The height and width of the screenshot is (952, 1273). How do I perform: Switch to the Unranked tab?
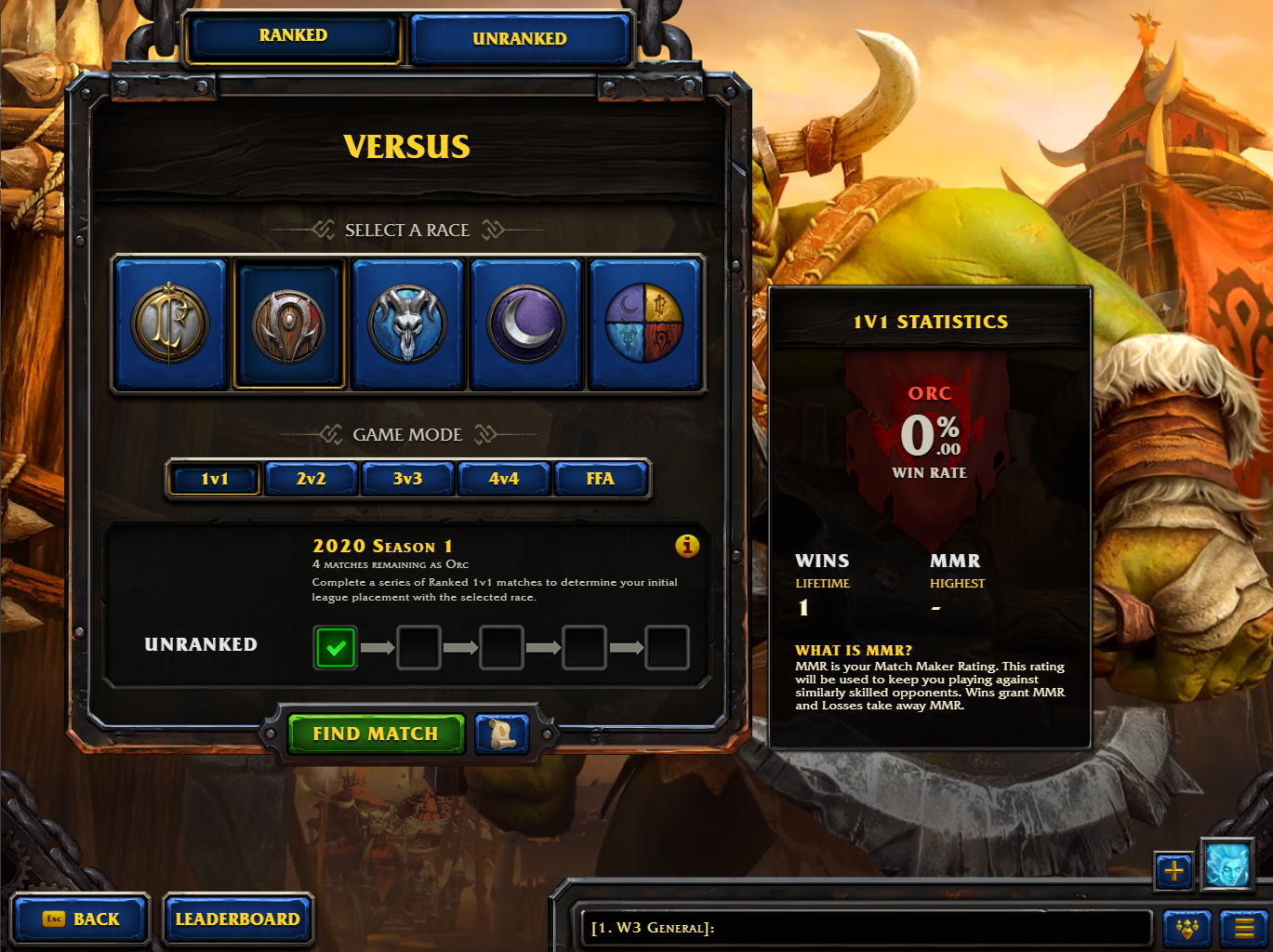pos(519,39)
